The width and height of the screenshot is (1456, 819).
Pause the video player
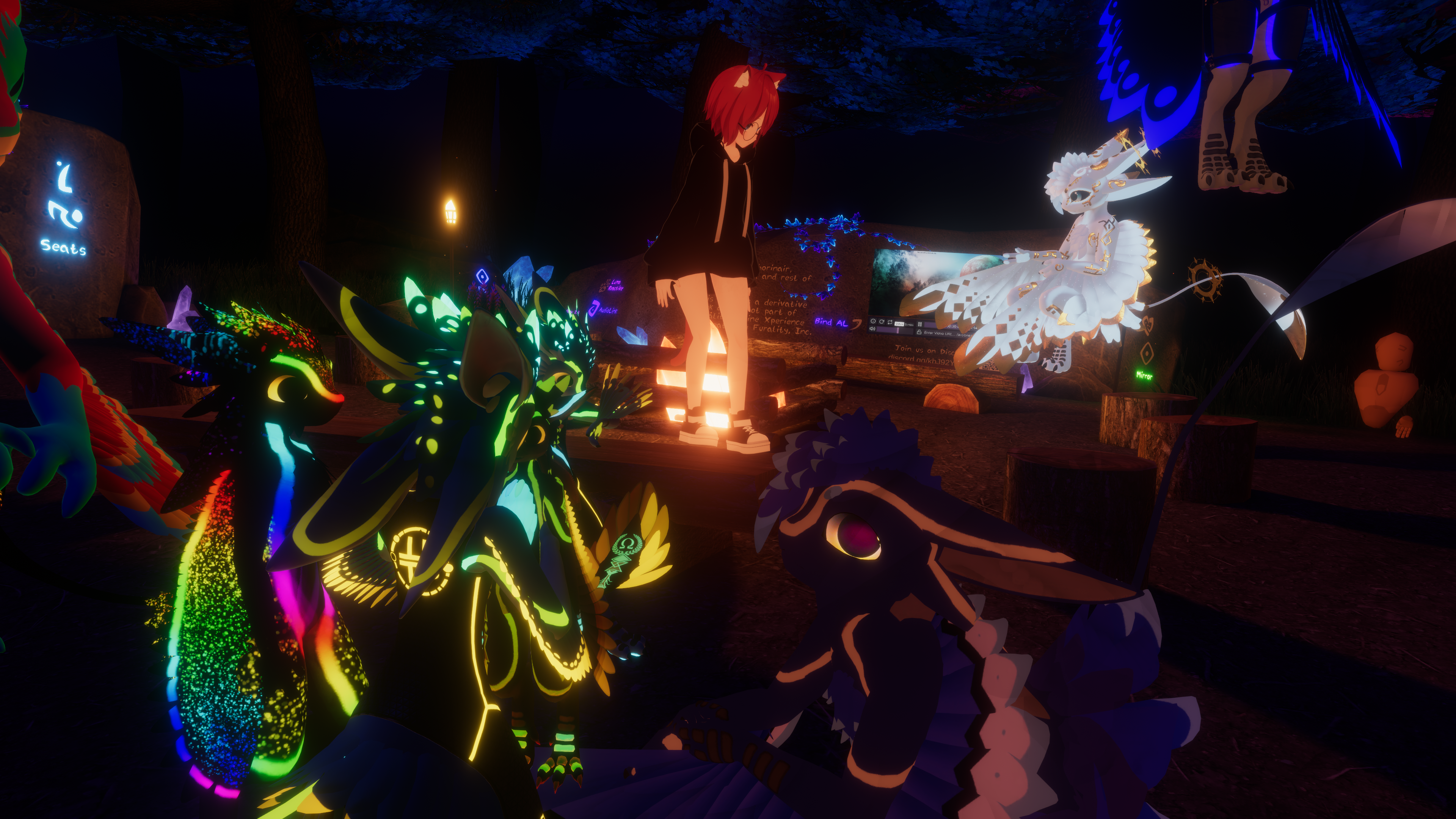pos(919,325)
